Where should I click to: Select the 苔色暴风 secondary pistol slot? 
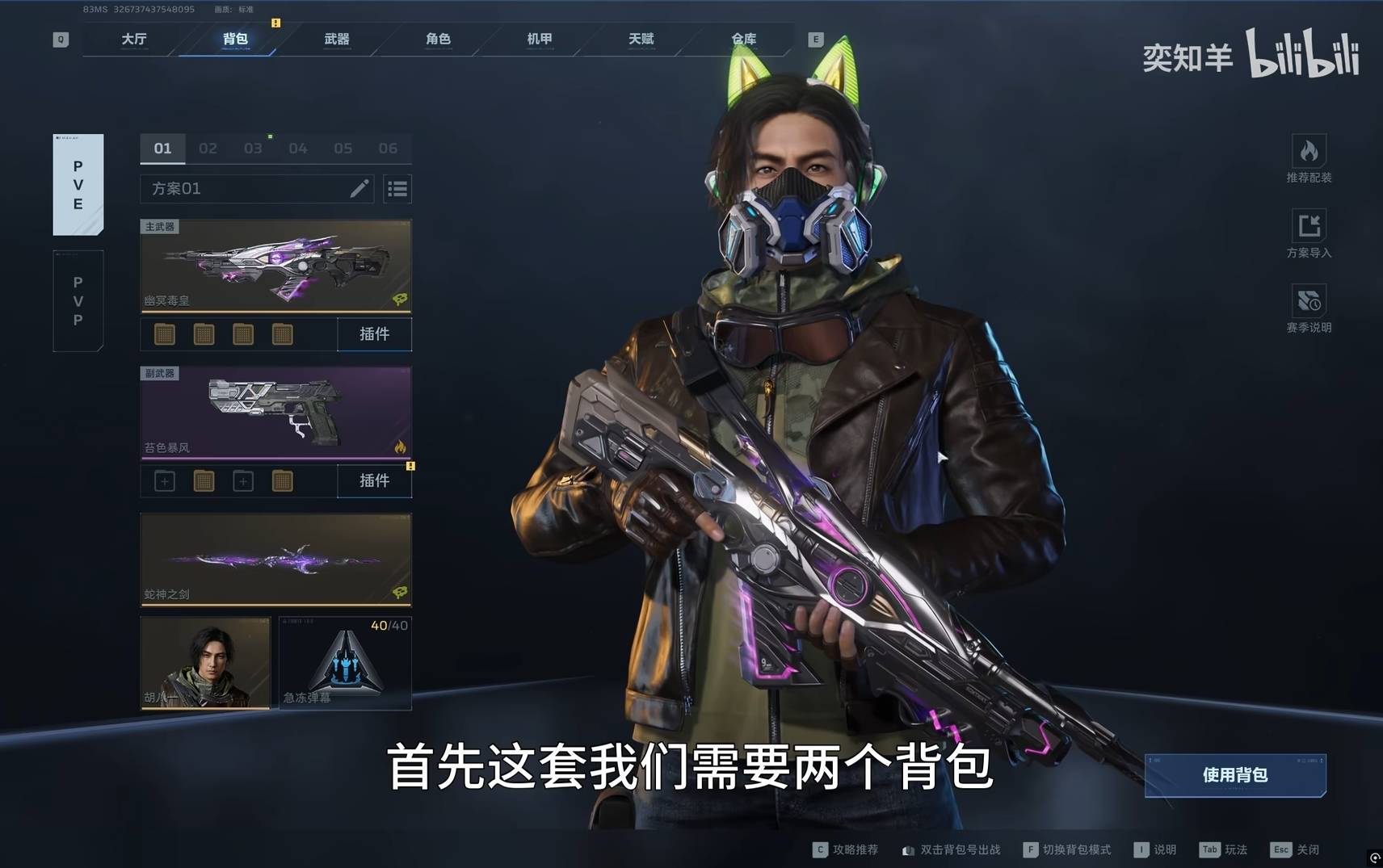coord(275,413)
